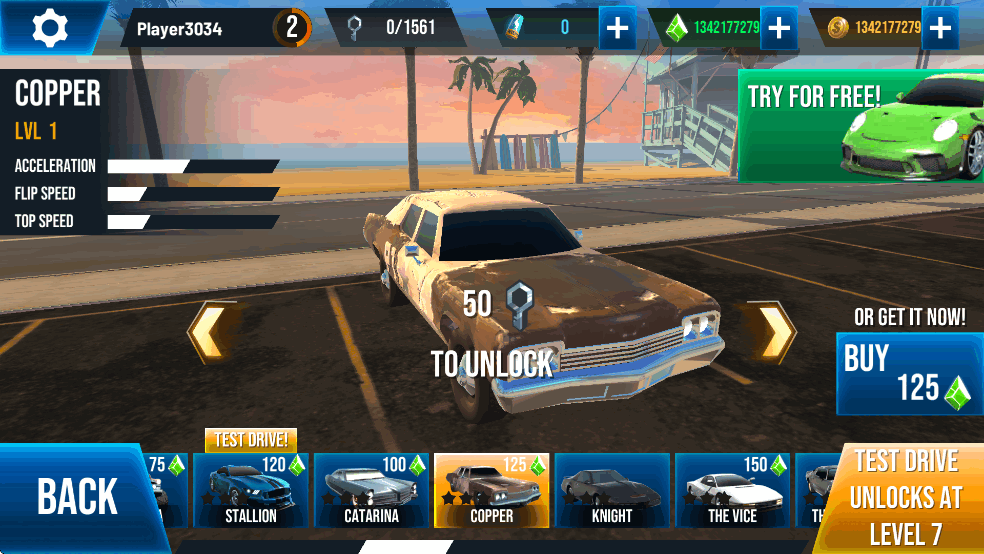
Task: Show the next car with right arrow
Action: click(x=773, y=332)
